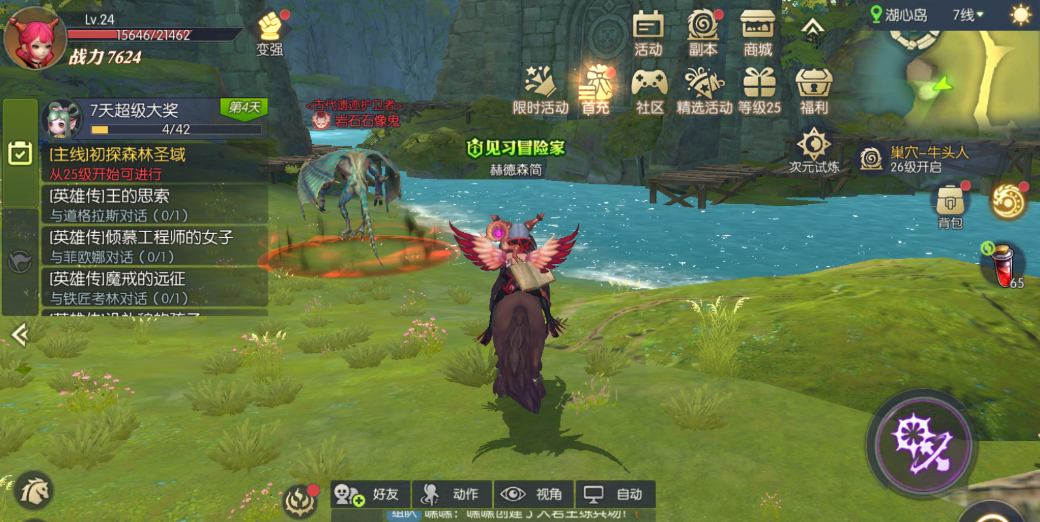Image resolution: width=1040 pixels, height=522 pixels.
Task: Open the 7天超级大奖 reward banner
Action: [150, 118]
